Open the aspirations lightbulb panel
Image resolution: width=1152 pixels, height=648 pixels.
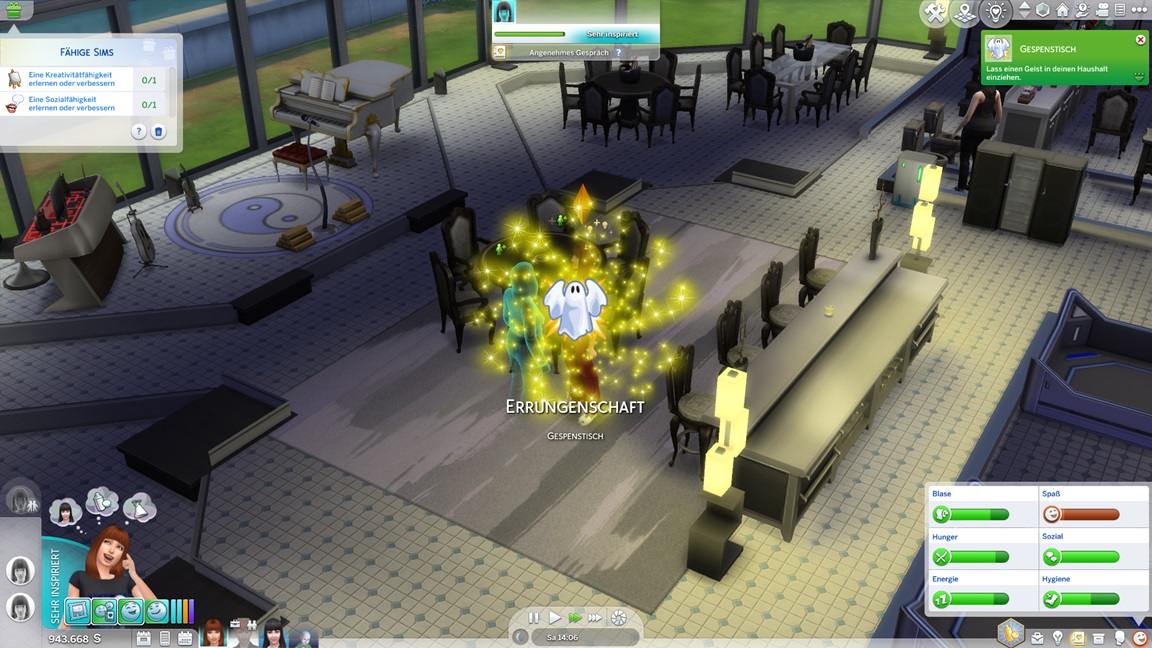[x=1058, y=638]
